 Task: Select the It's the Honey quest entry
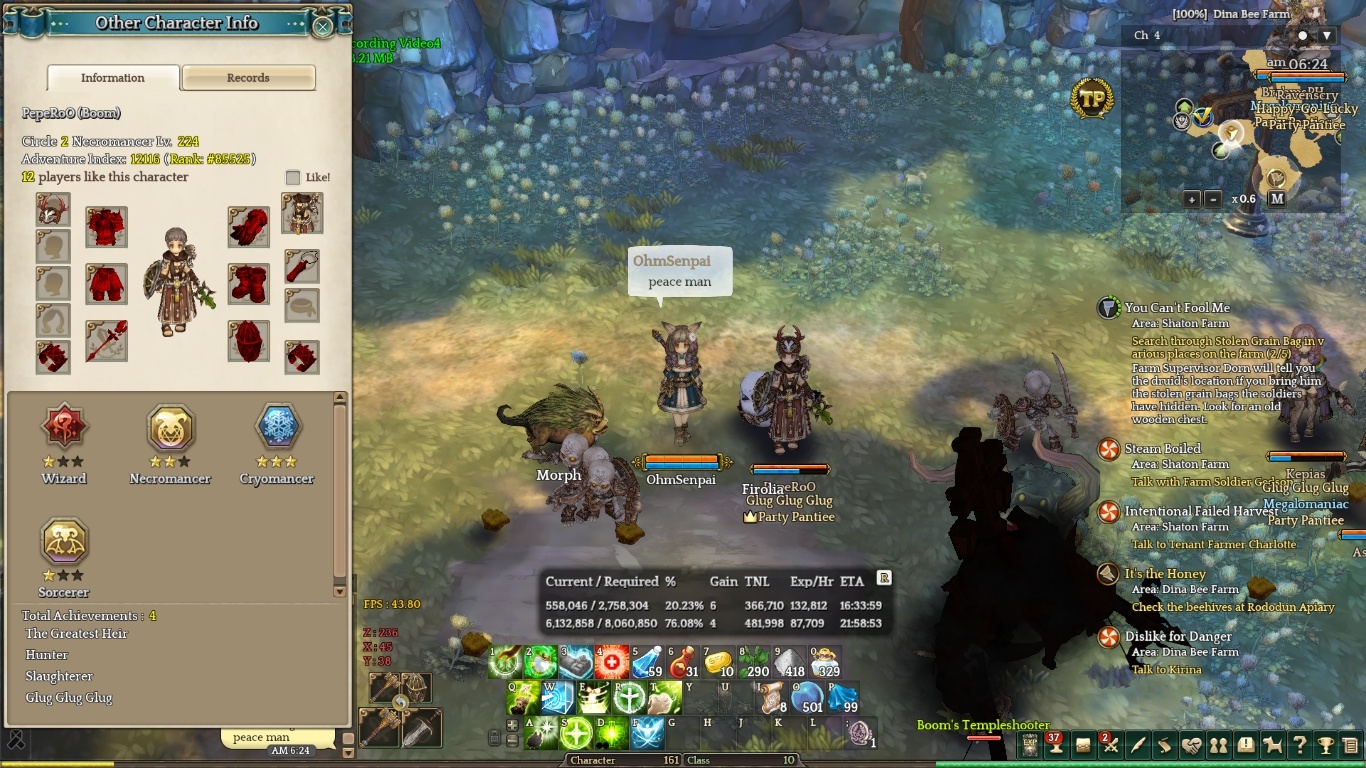coord(1165,574)
